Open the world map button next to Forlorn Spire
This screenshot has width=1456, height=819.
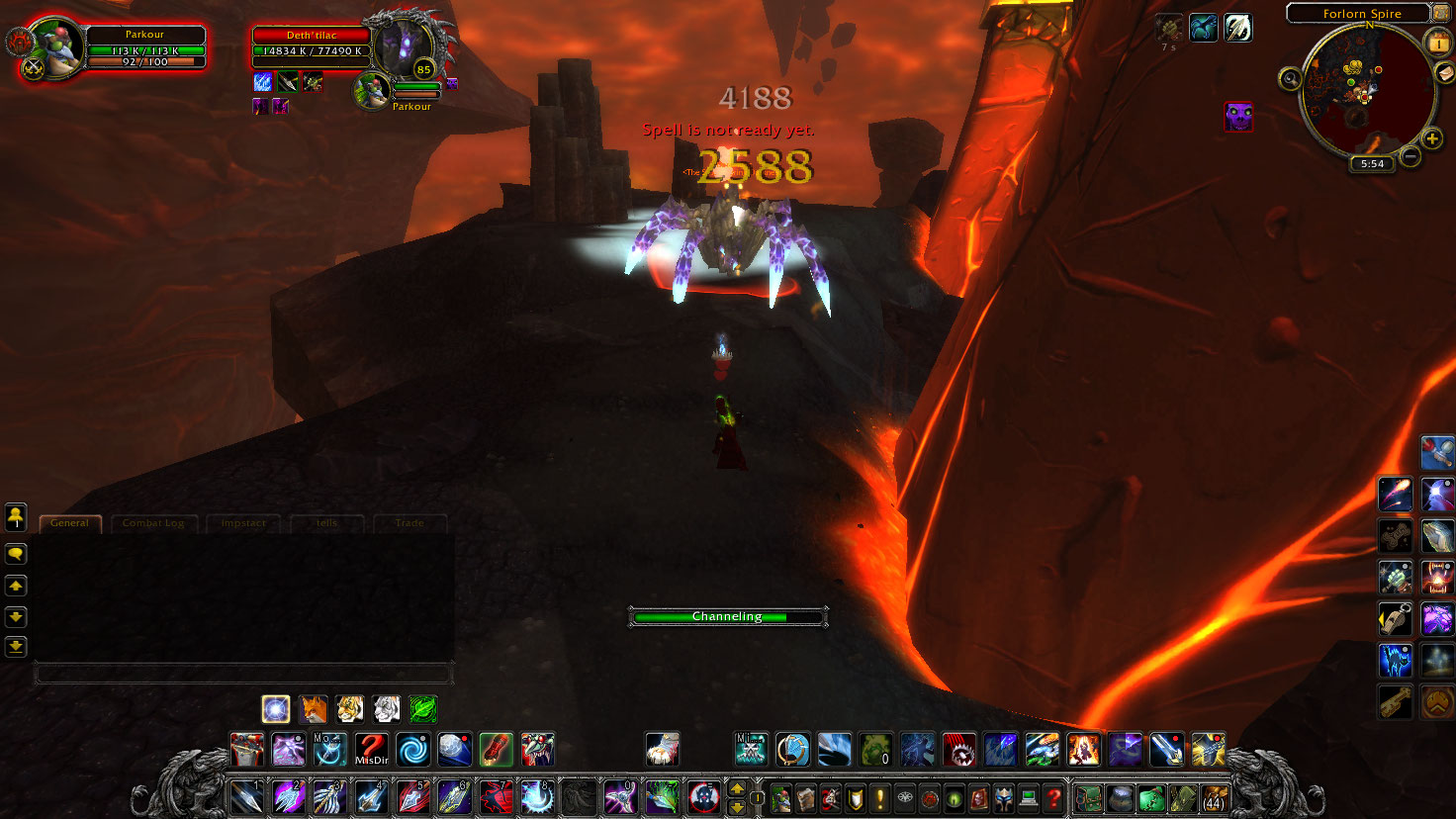tap(1440, 14)
